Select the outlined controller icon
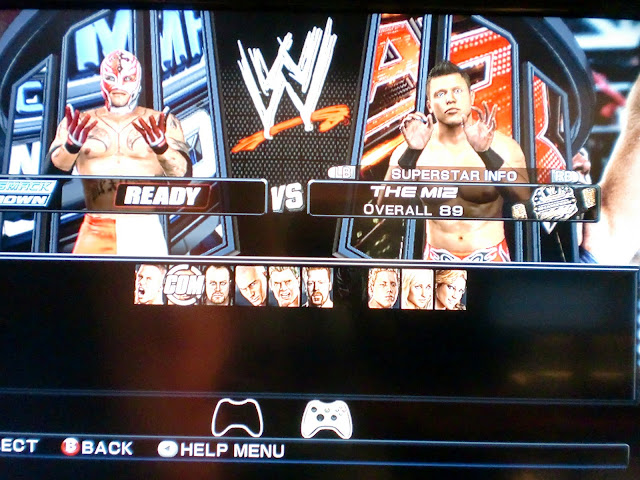 coord(237,418)
